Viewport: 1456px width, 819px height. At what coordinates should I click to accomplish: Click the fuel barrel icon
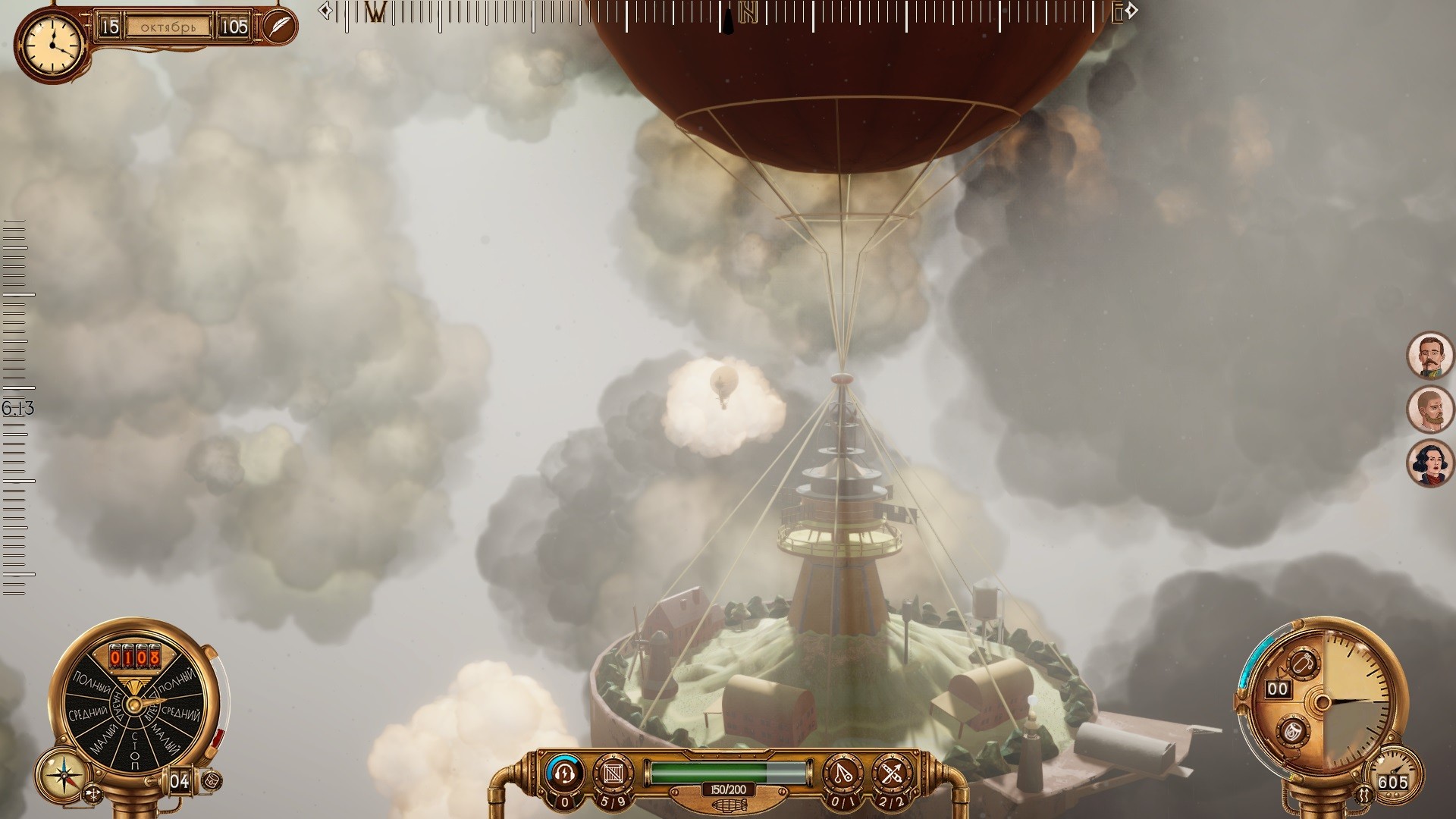[213, 780]
